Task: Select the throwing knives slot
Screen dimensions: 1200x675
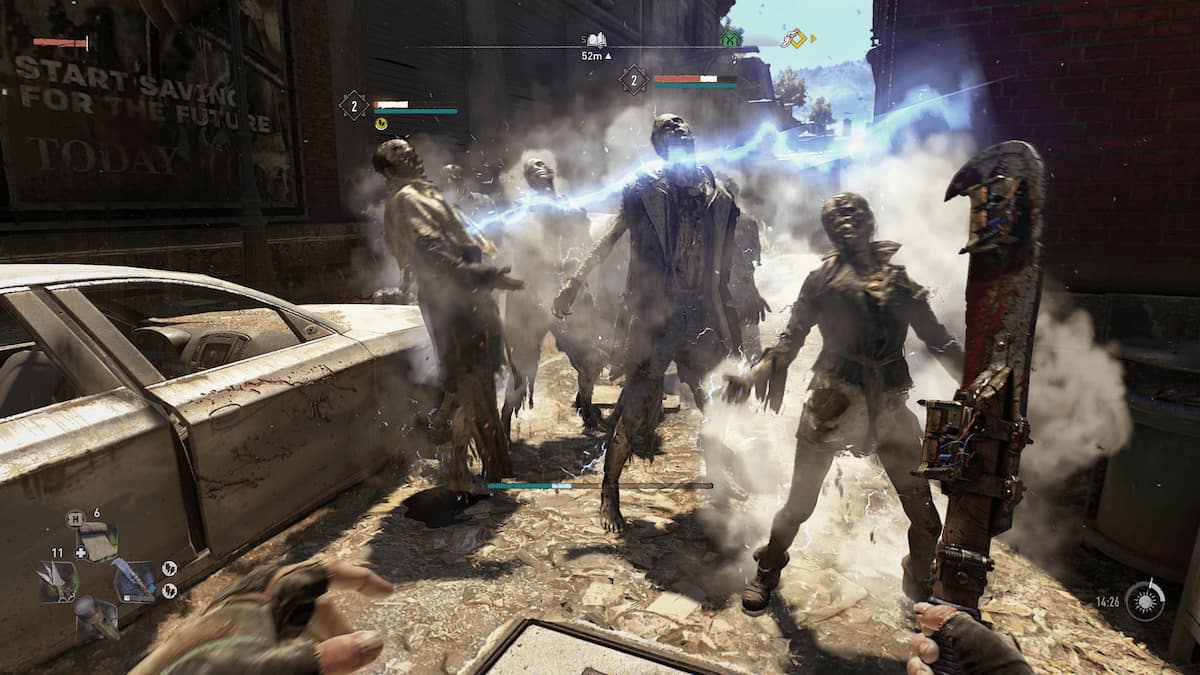Action: tap(58, 582)
